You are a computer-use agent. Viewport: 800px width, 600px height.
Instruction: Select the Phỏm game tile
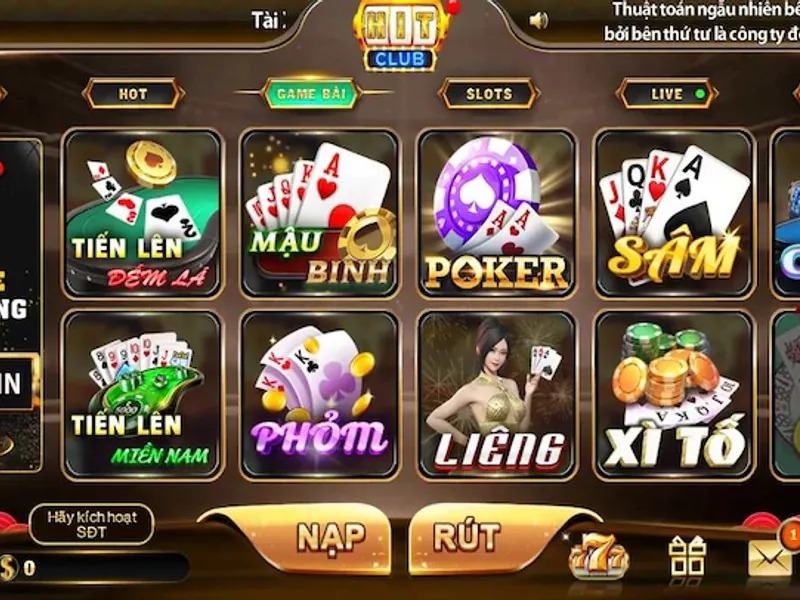pos(320,394)
